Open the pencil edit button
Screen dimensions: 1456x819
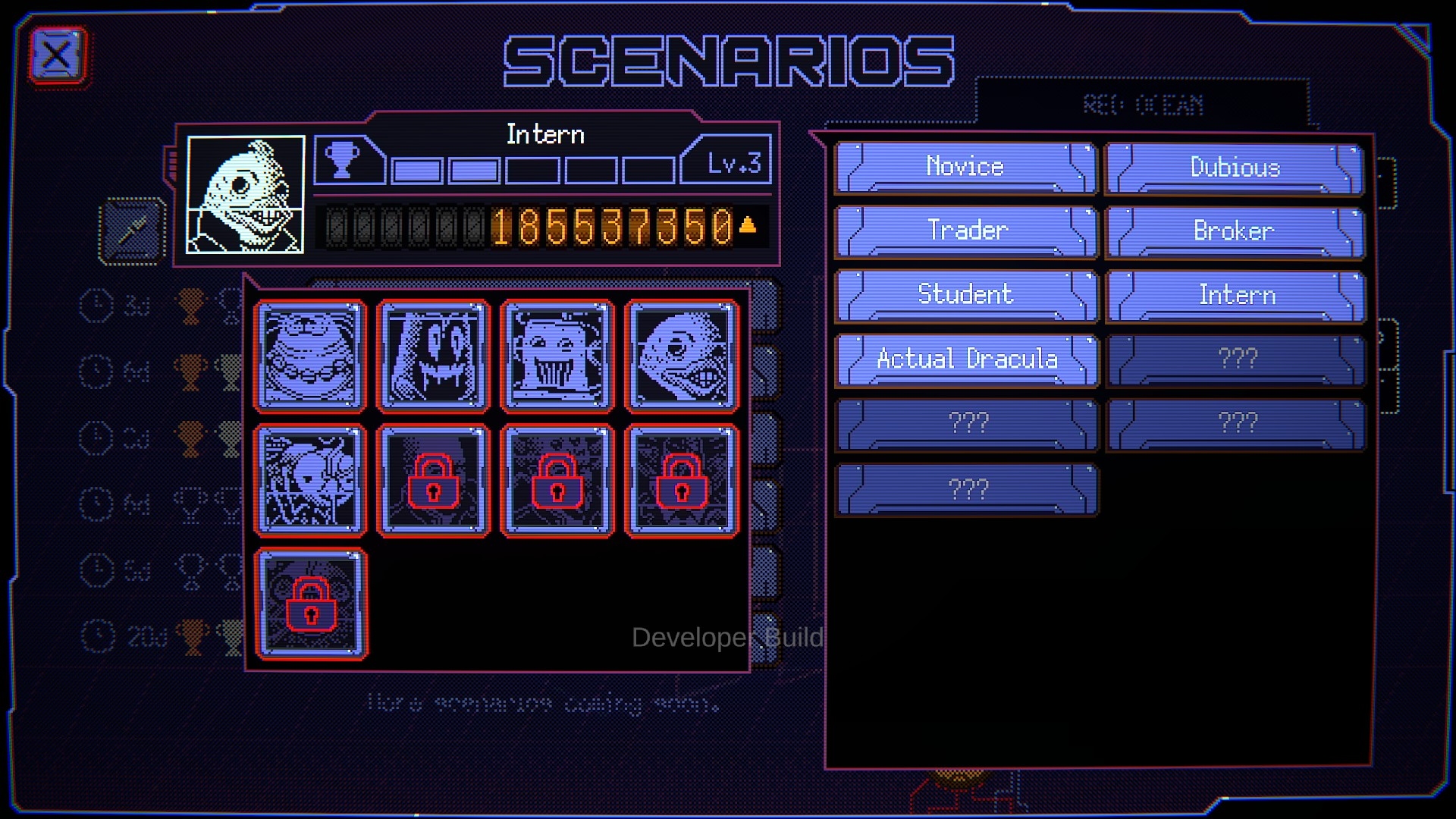[132, 231]
